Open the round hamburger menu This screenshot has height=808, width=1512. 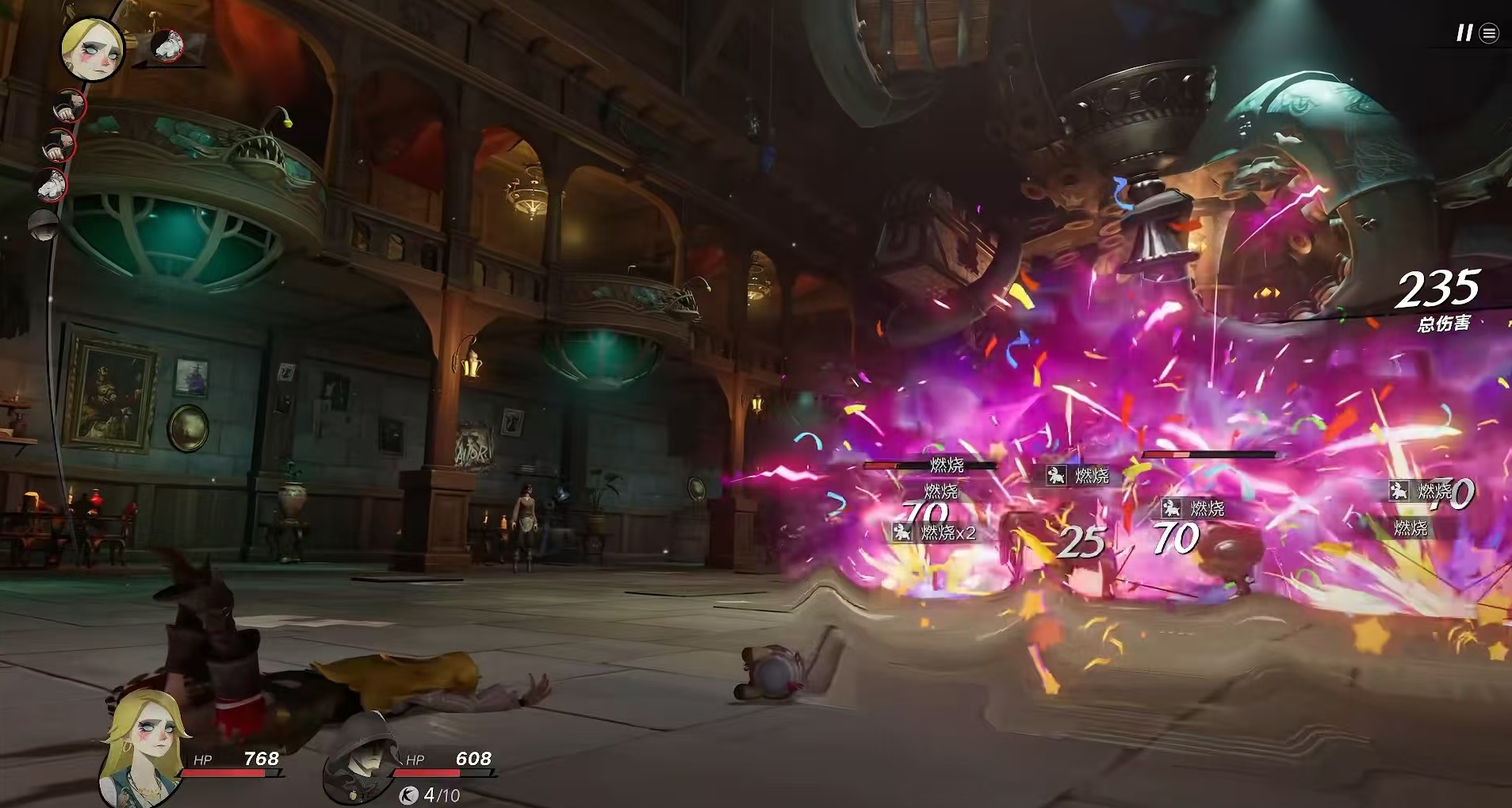point(1490,33)
